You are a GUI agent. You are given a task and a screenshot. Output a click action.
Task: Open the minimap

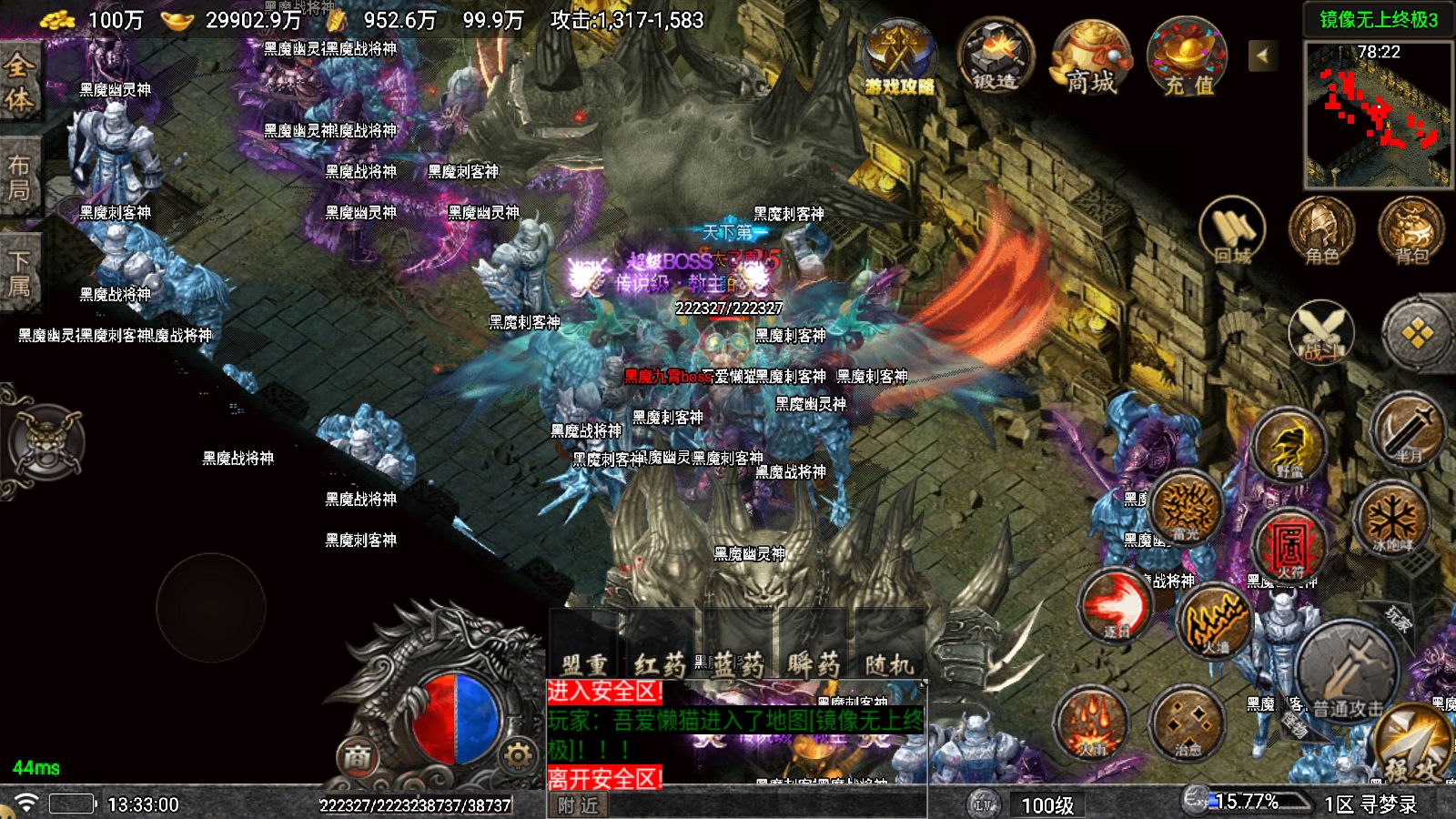1378,113
